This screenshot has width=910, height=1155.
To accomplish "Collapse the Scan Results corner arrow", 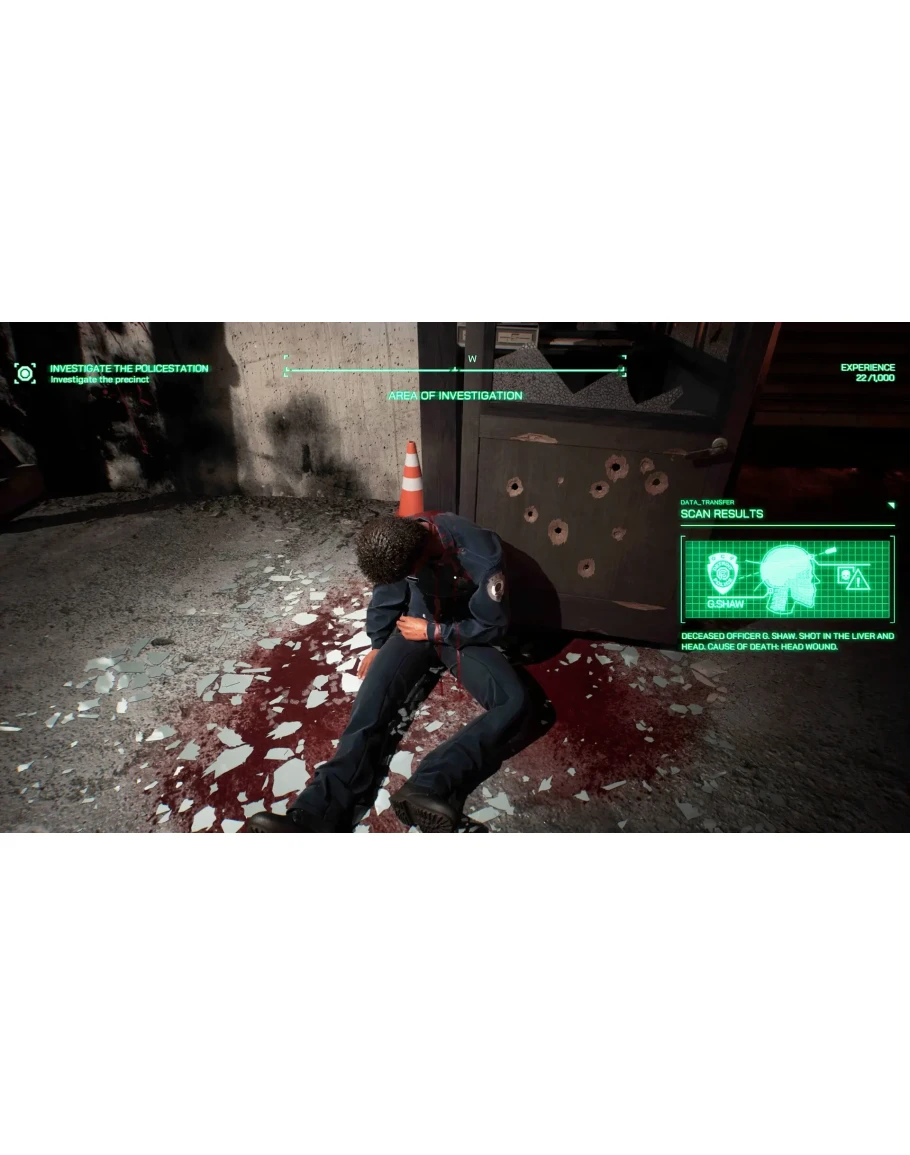I will tap(890, 505).
